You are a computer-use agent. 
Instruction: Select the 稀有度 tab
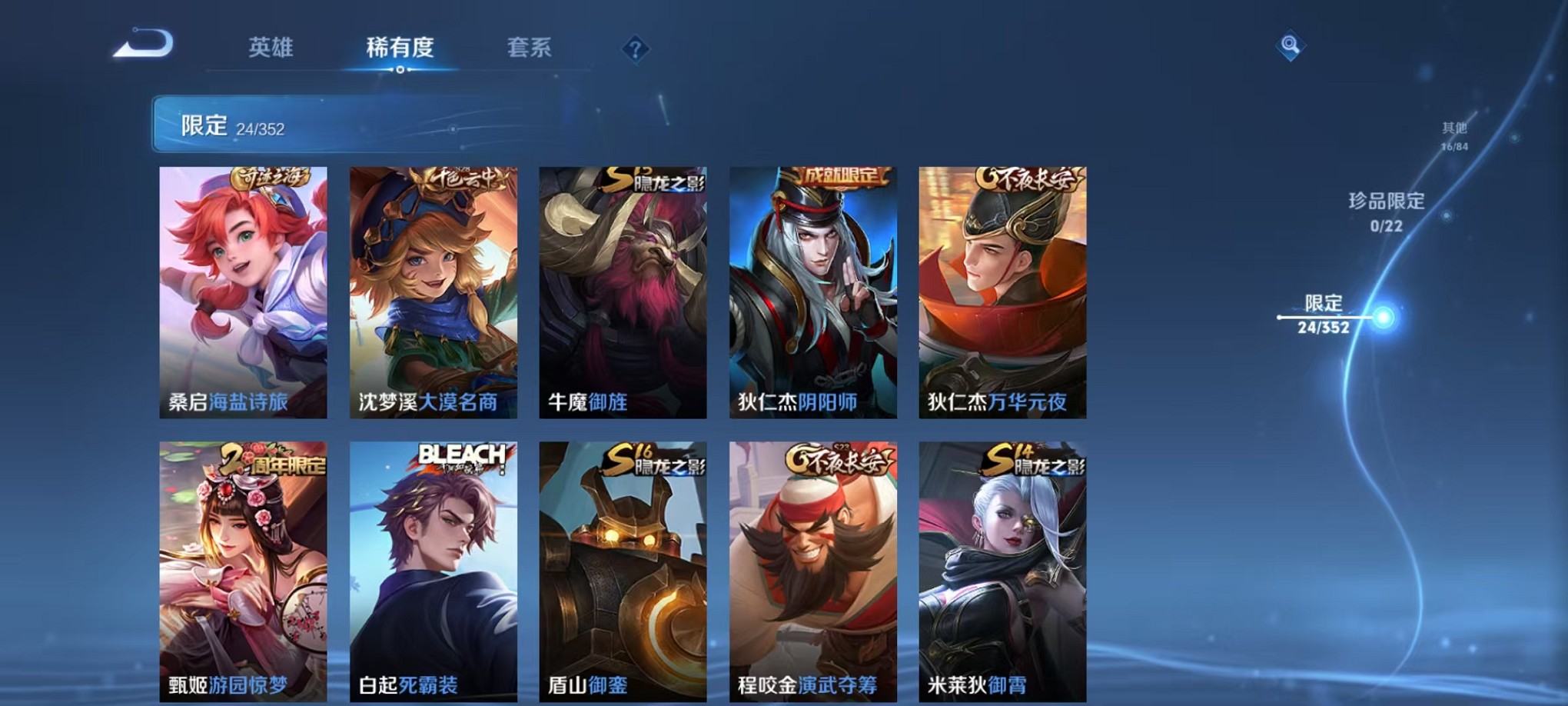click(400, 48)
